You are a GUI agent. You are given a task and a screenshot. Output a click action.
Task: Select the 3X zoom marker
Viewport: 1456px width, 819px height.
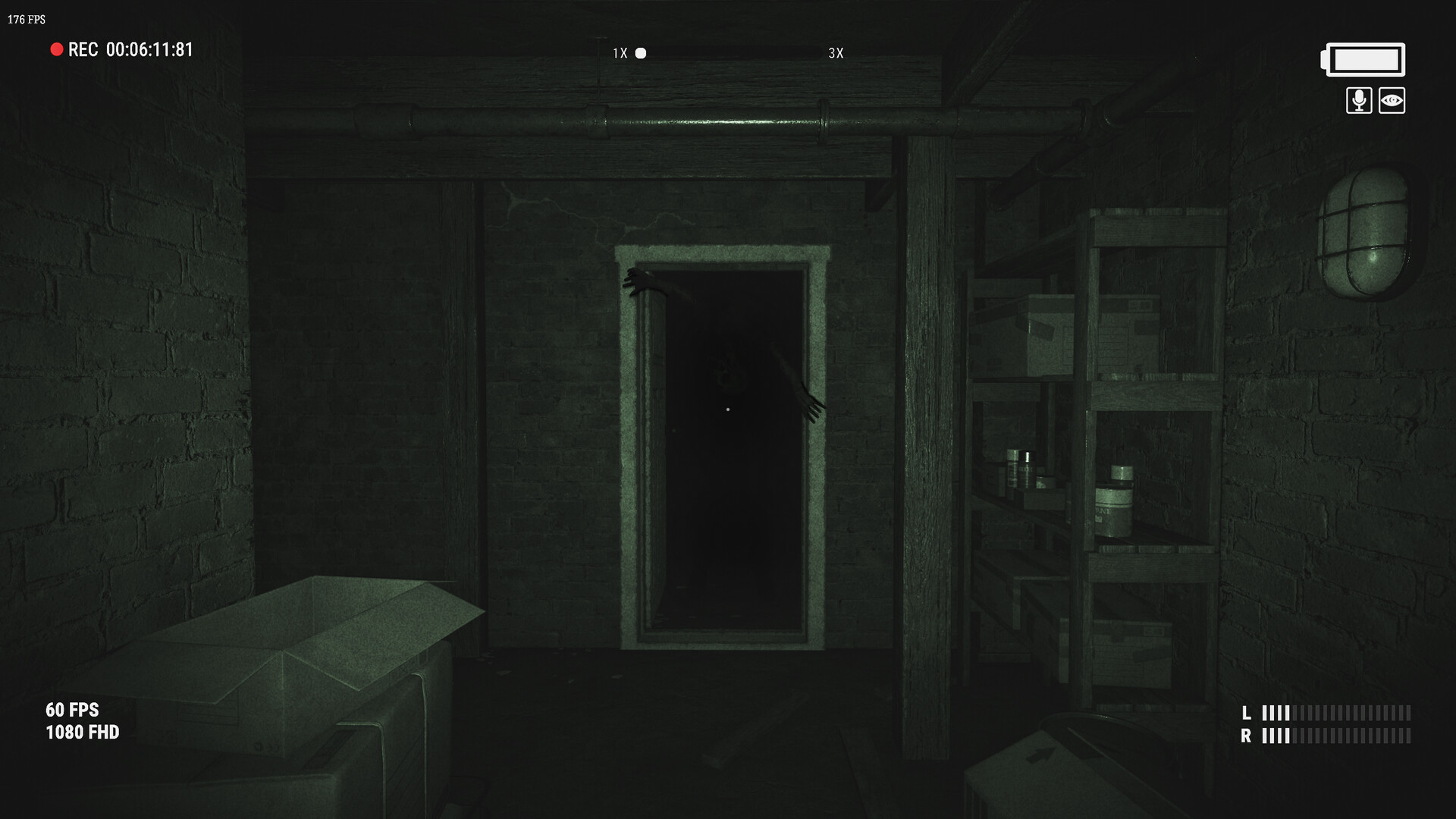836,53
